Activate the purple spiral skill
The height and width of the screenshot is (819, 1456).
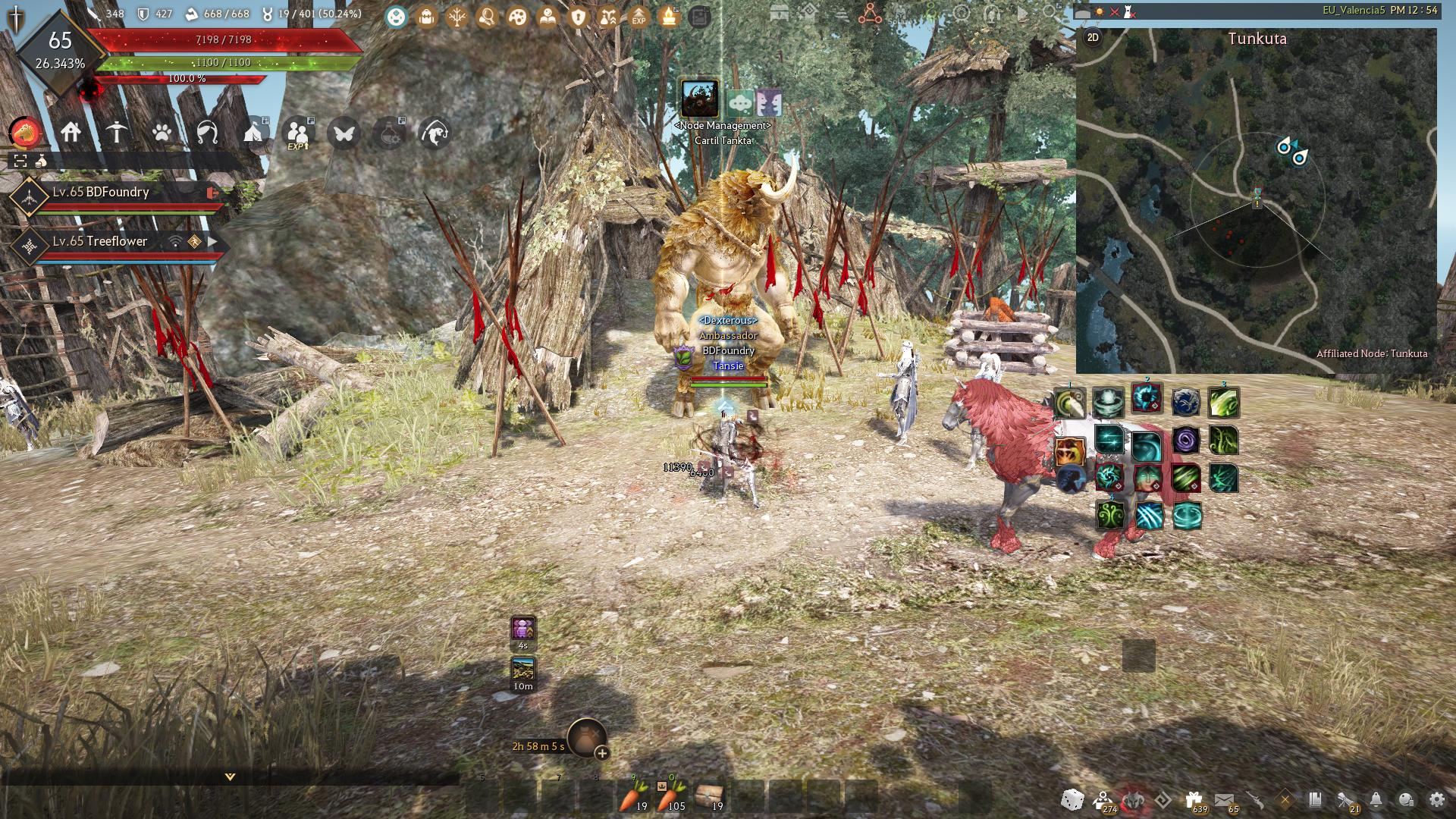(x=1185, y=440)
